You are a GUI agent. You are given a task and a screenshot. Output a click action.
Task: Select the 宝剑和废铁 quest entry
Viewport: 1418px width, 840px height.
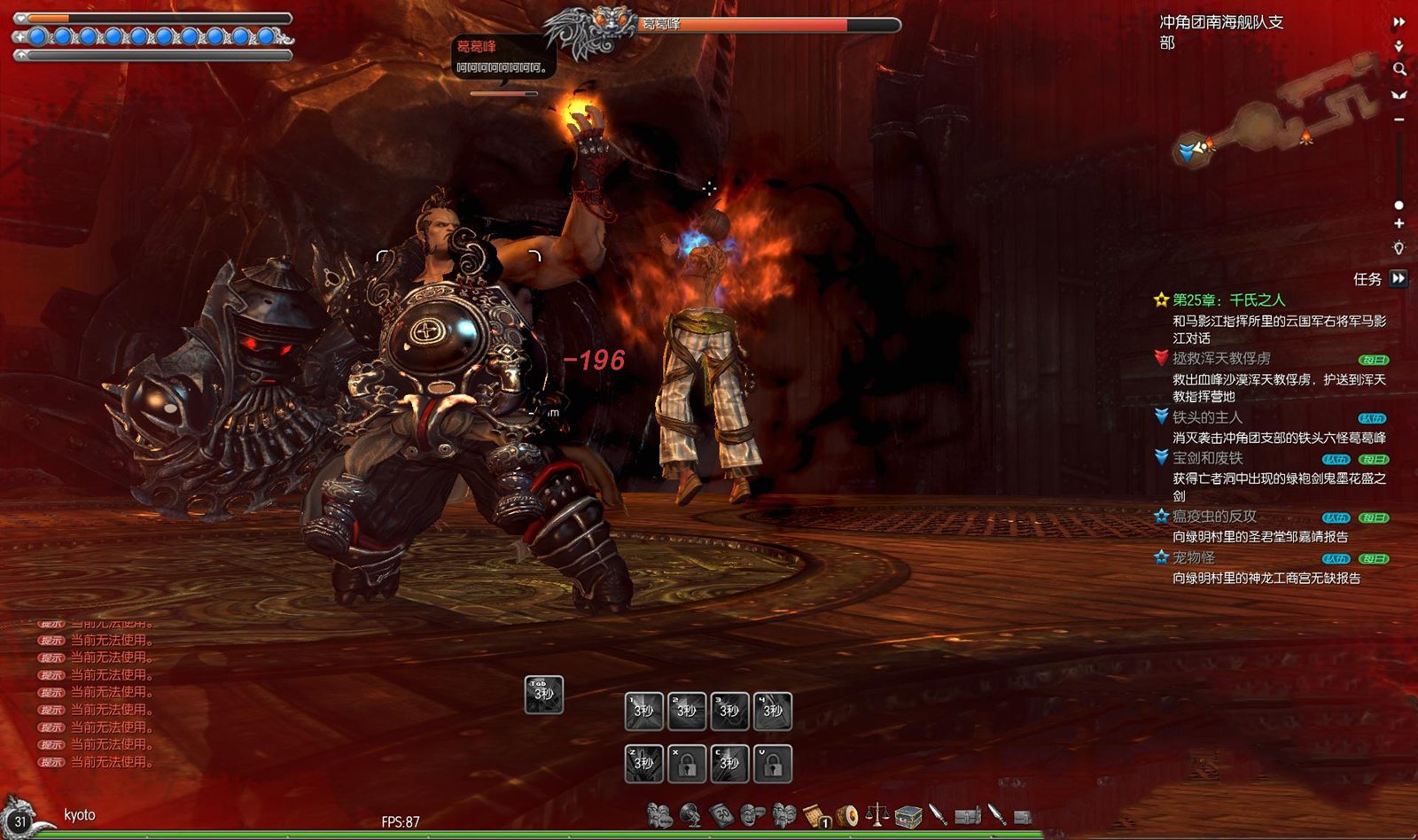click(x=1207, y=458)
